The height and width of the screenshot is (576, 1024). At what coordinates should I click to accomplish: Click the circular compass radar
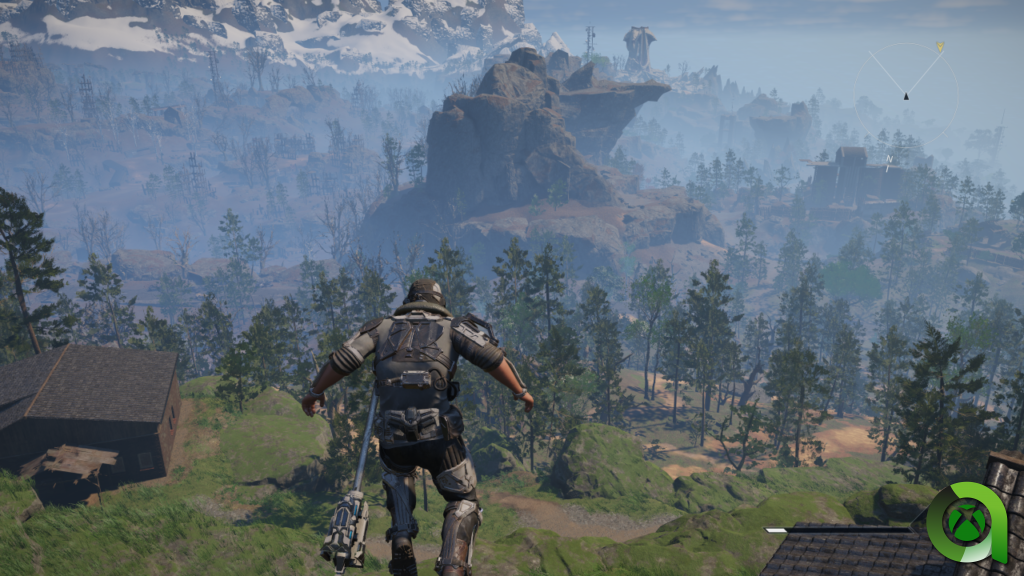pos(905,93)
